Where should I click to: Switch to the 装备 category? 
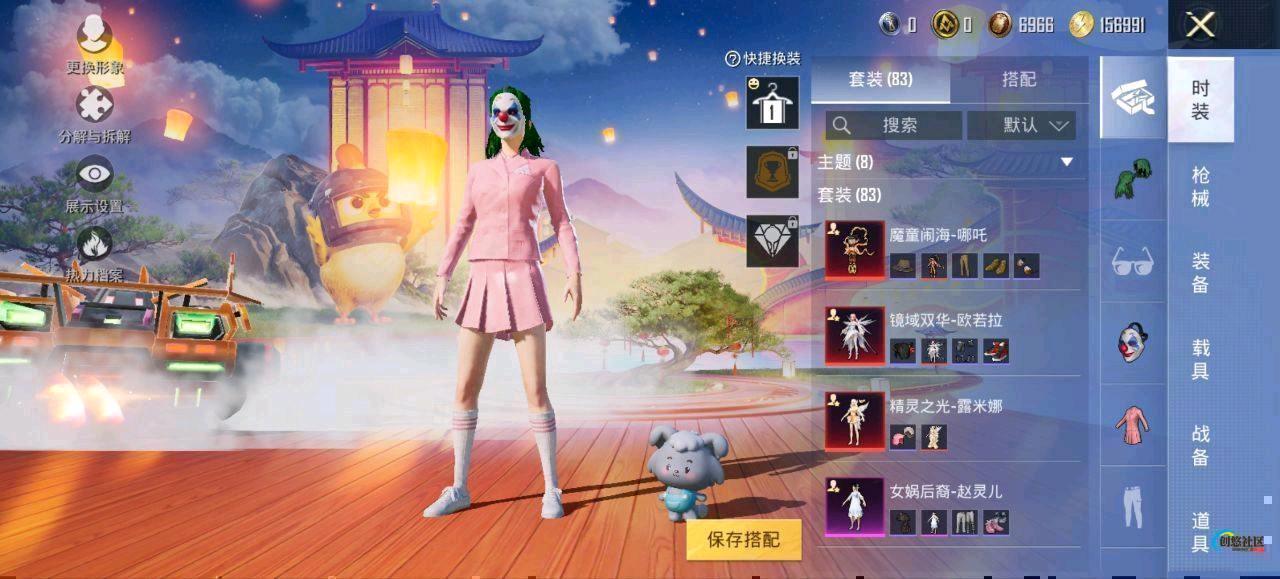1200,273
